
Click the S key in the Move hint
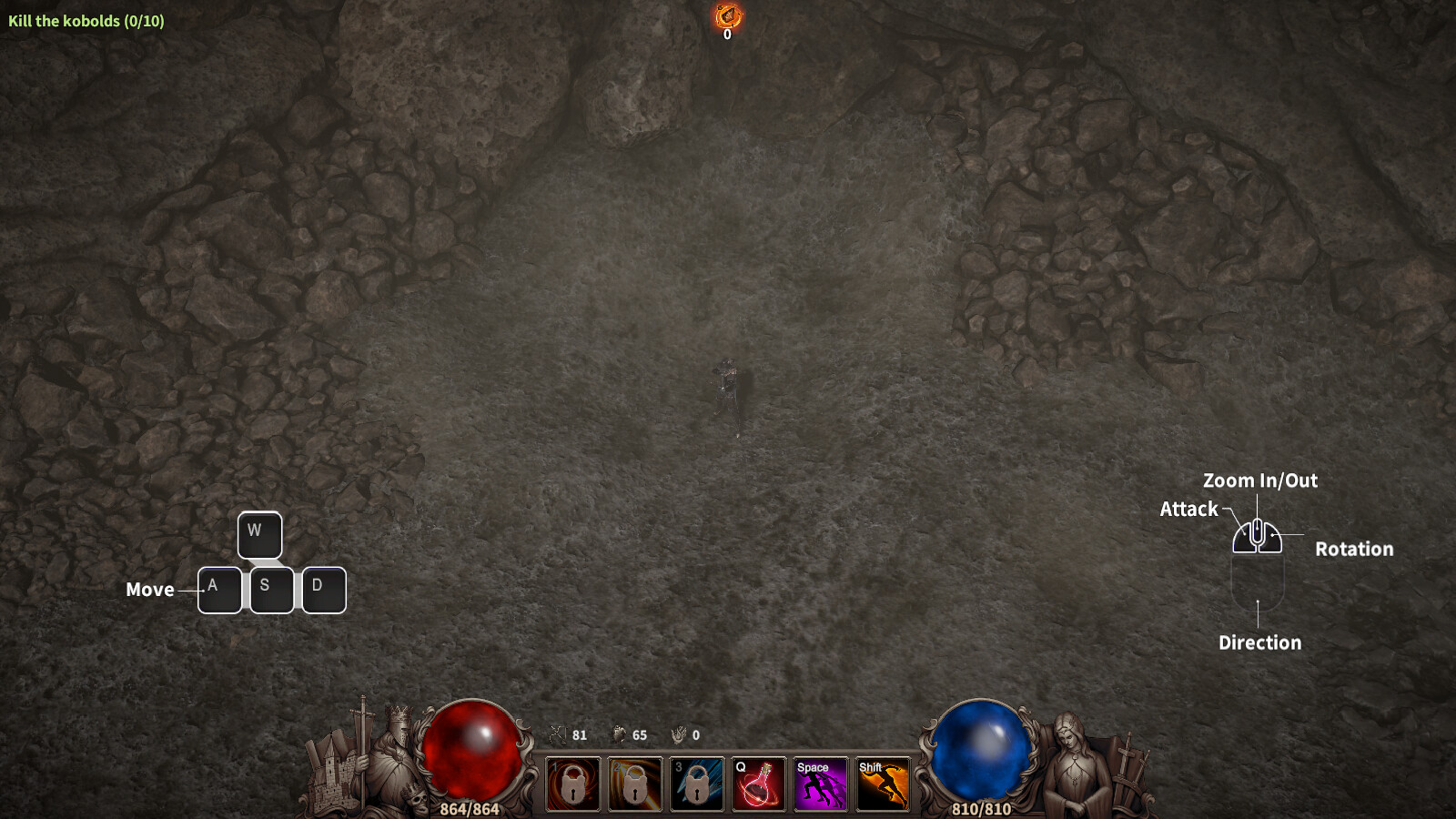pyautogui.click(x=270, y=590)
